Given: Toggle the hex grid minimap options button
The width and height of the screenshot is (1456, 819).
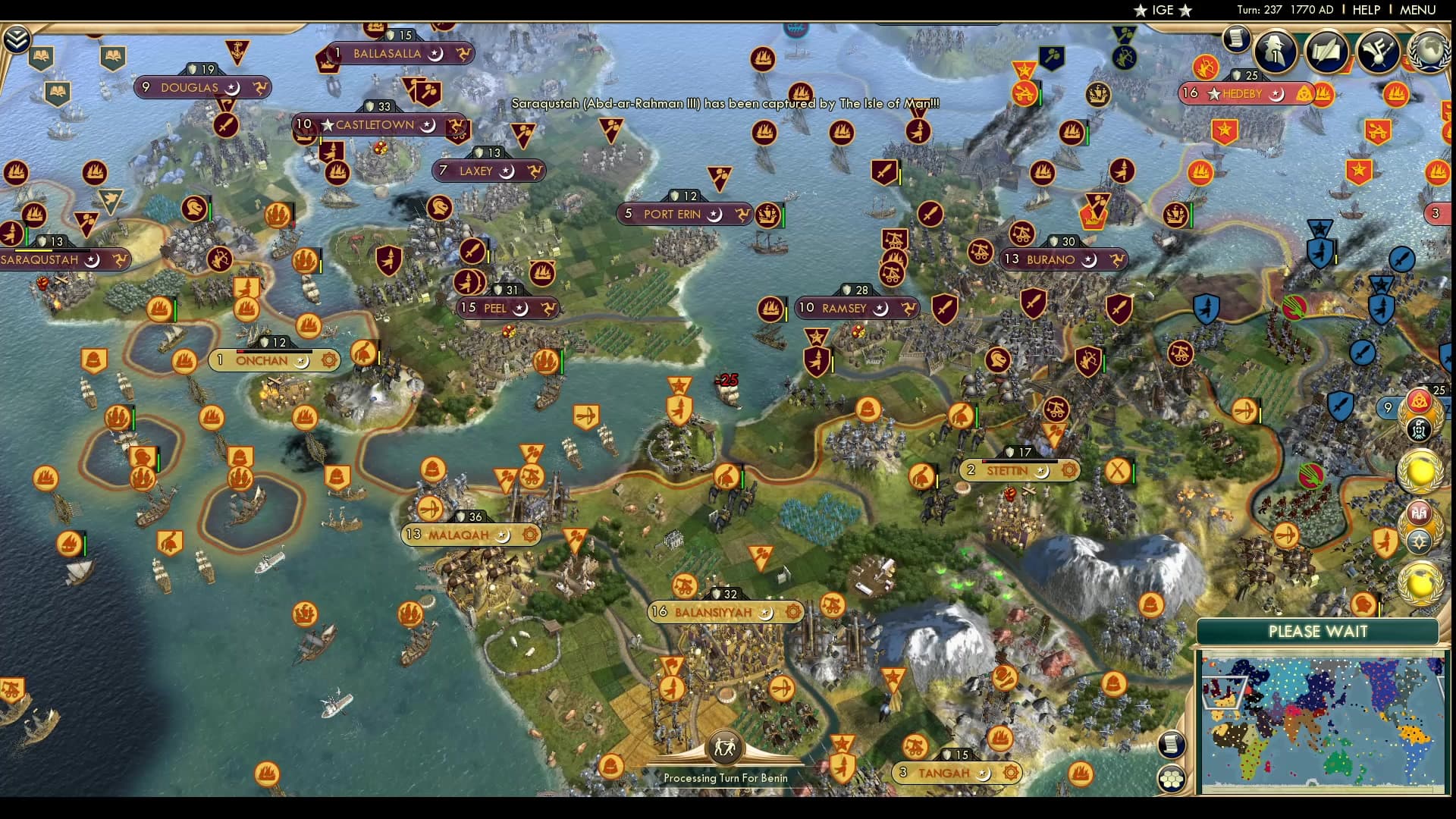Looking at the screenshot, I should 1172,778.
